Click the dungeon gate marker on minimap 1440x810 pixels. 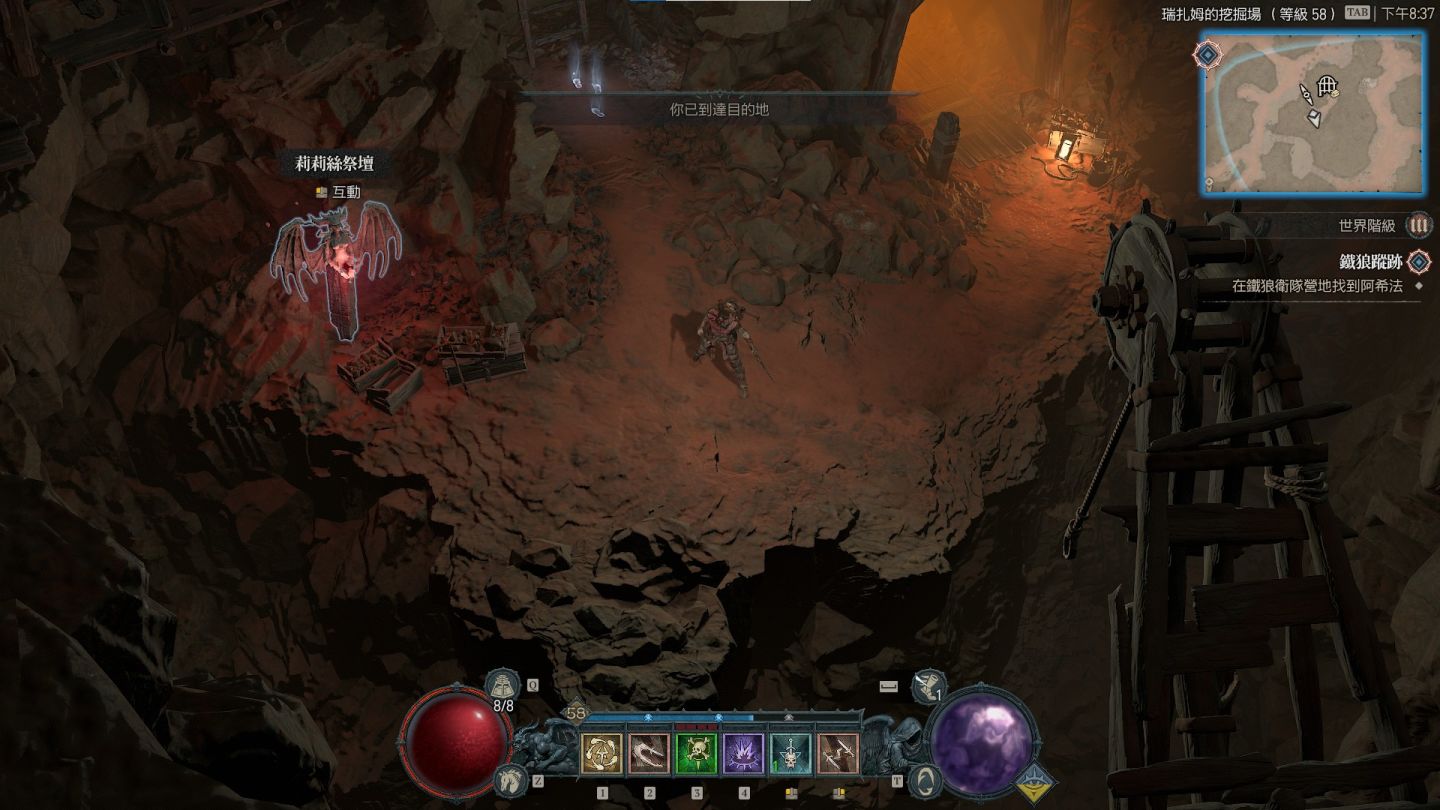pos(1327,86)
